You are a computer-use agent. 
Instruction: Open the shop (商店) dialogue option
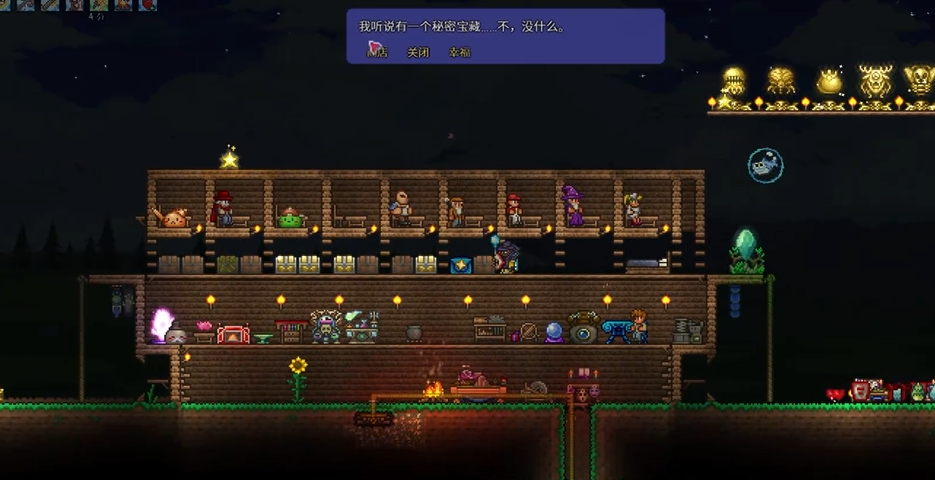377,52
